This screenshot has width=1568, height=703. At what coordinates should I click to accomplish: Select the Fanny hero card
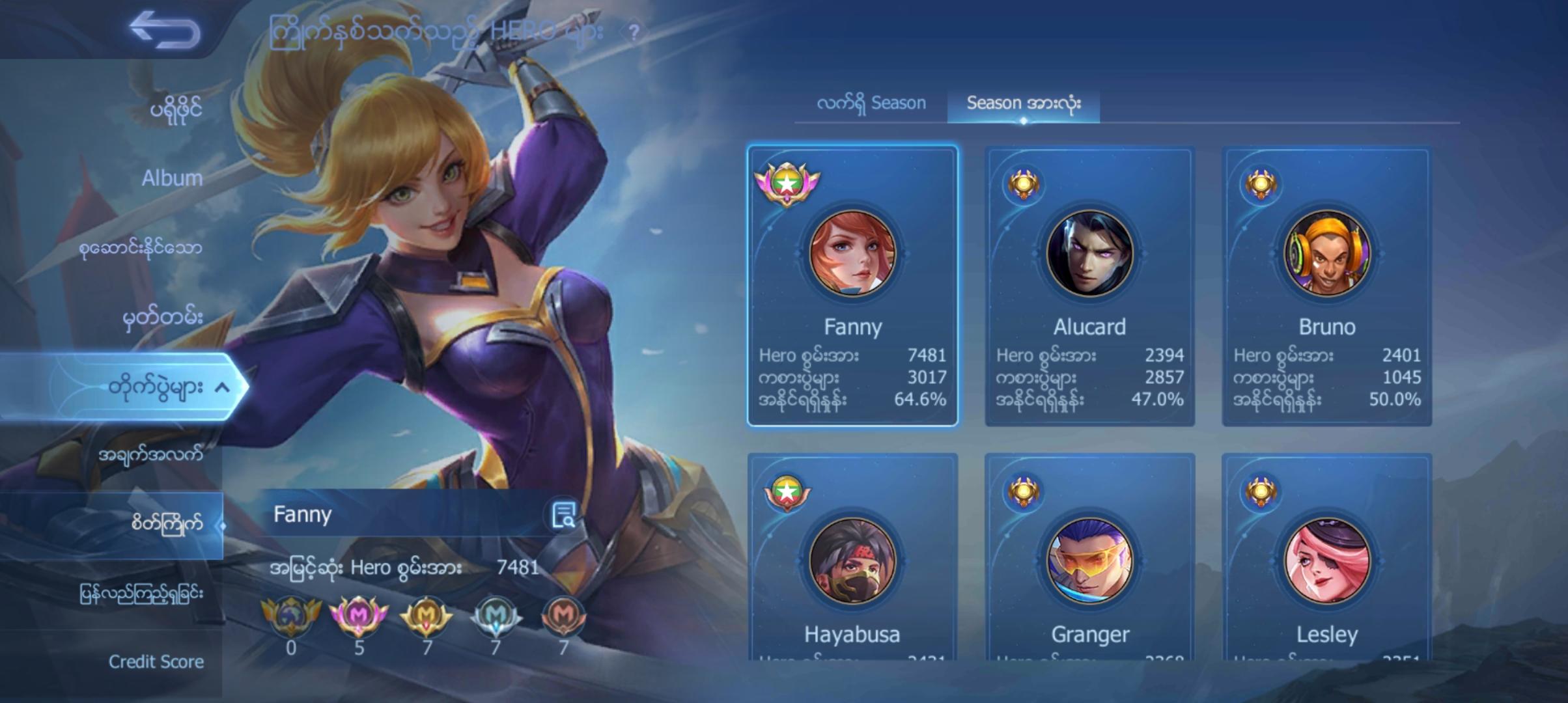[x=852, y=286]
